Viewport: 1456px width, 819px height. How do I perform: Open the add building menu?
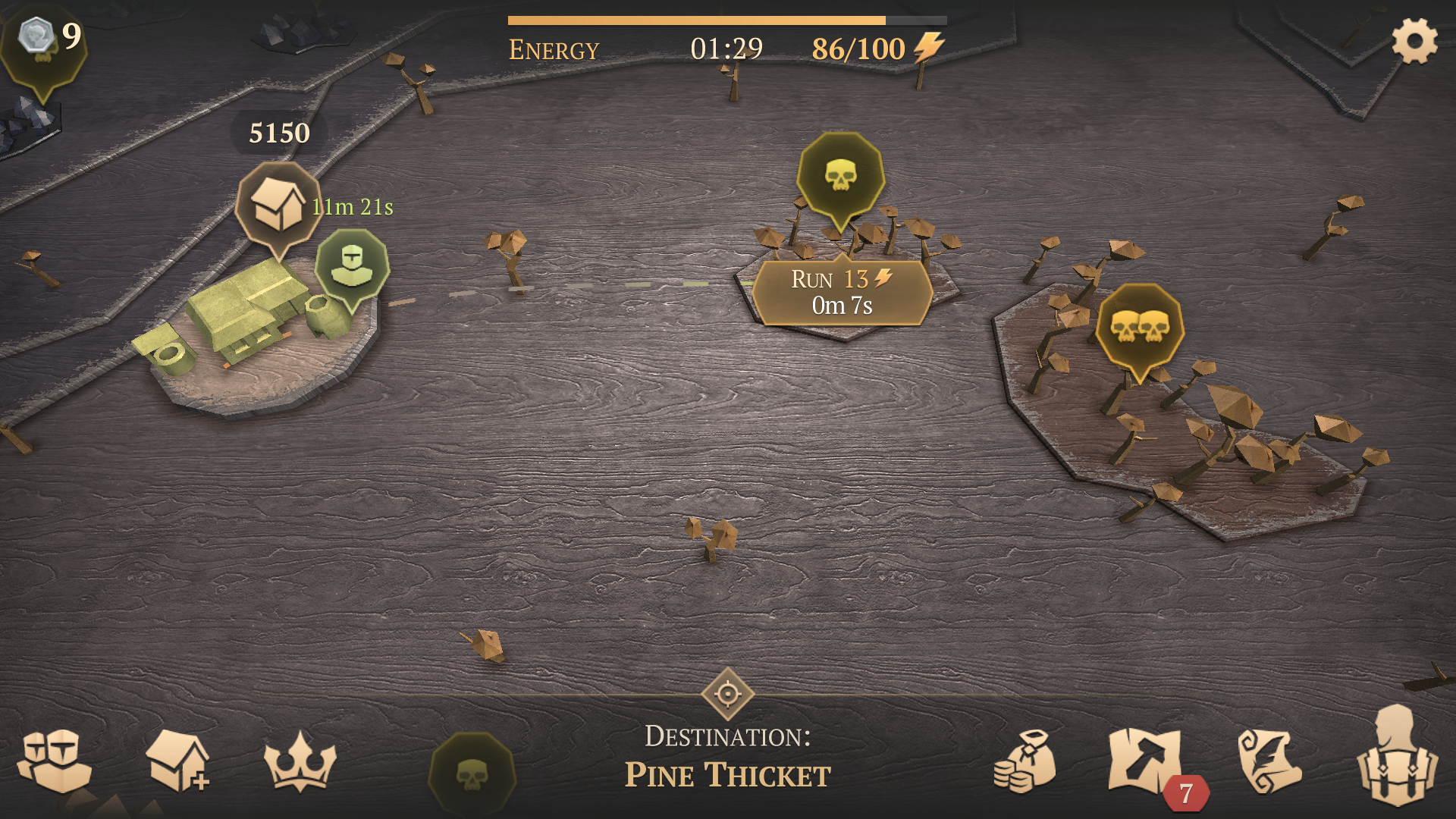(x=177, y=761)
